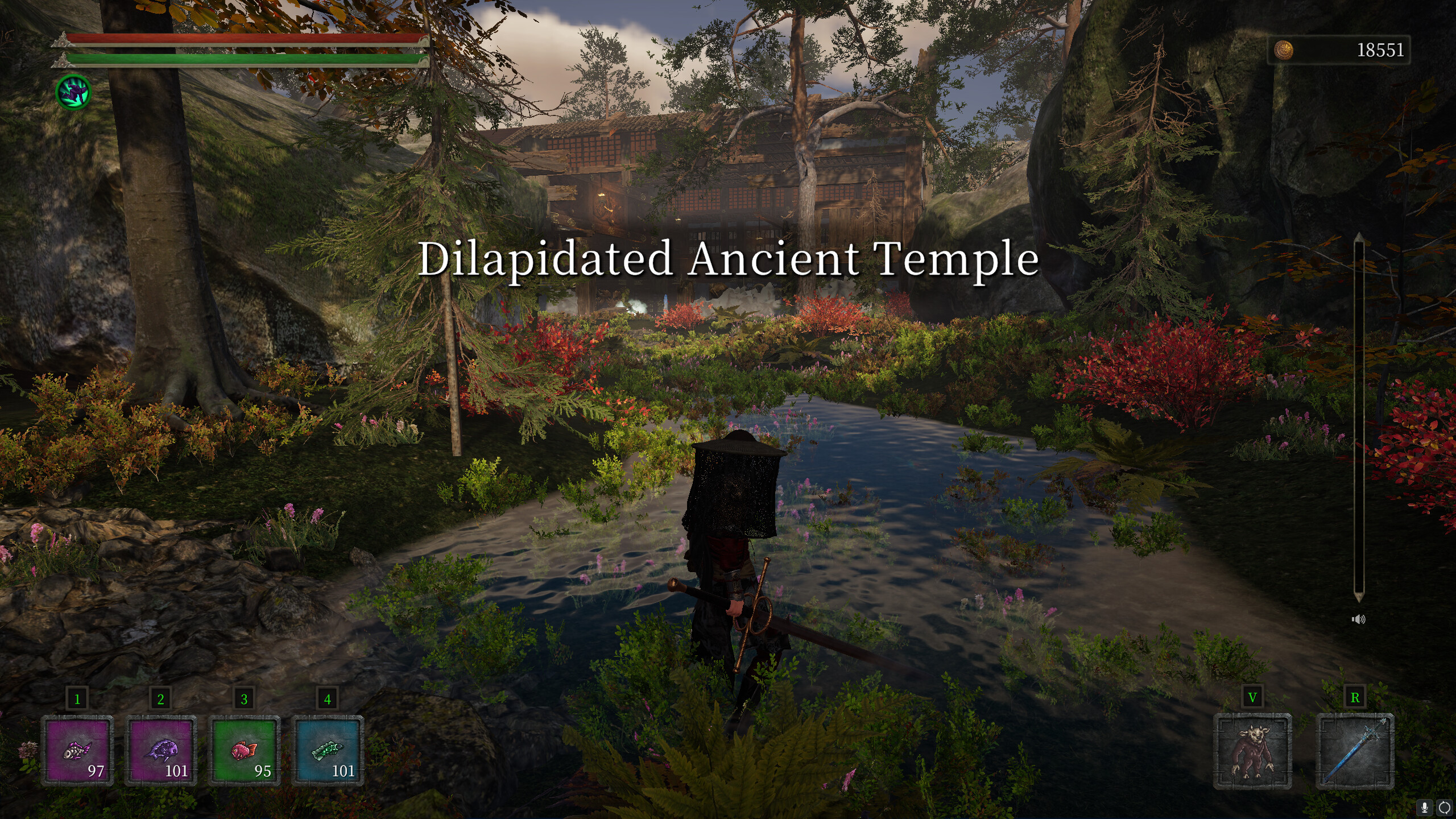Mute the game audio with the speaker icon
The width and height of the screenshot is (1456, 819).
(1360, 619)
